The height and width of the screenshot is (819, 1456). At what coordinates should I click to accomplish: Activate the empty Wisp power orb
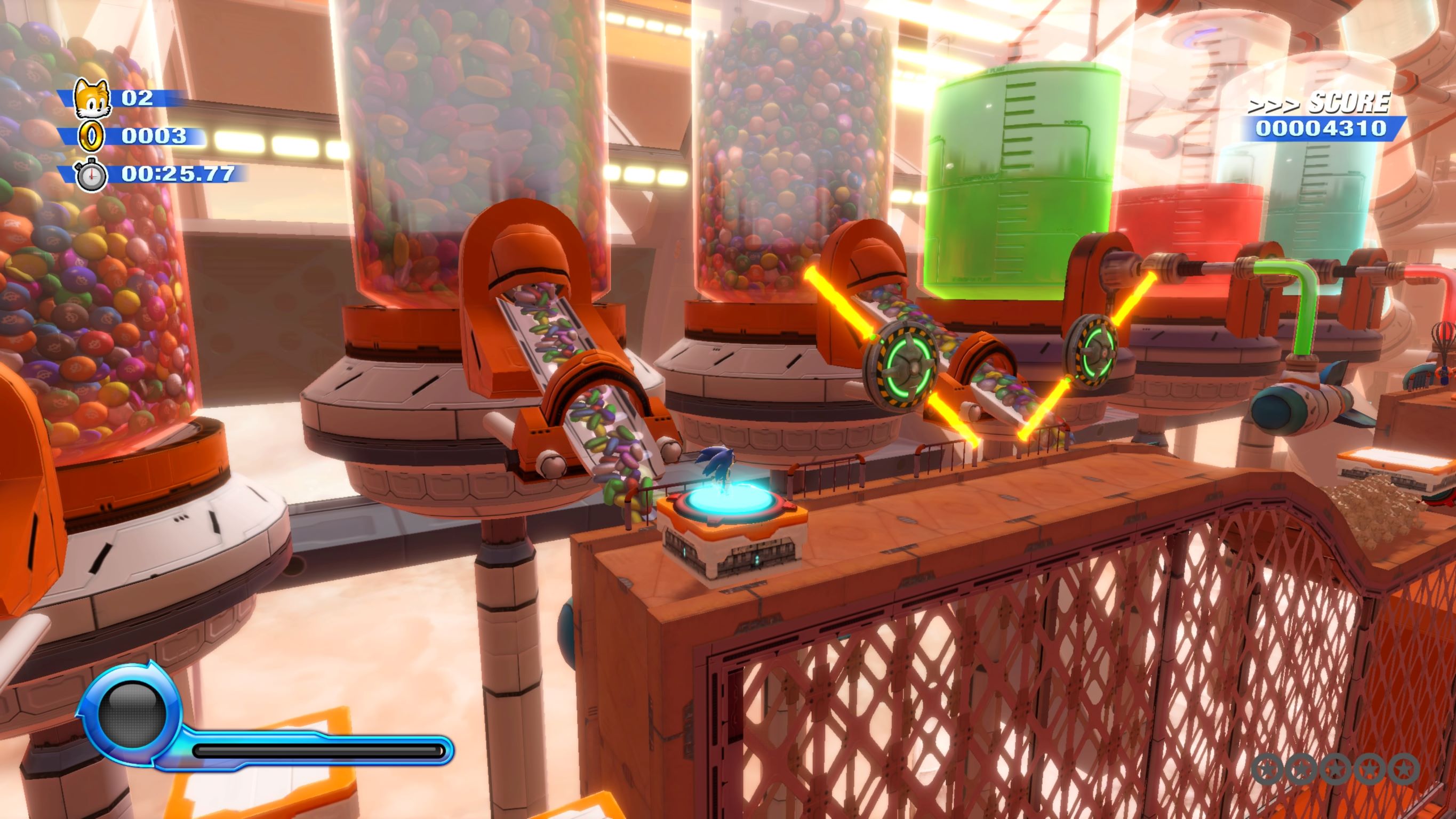tap(132, 714)
